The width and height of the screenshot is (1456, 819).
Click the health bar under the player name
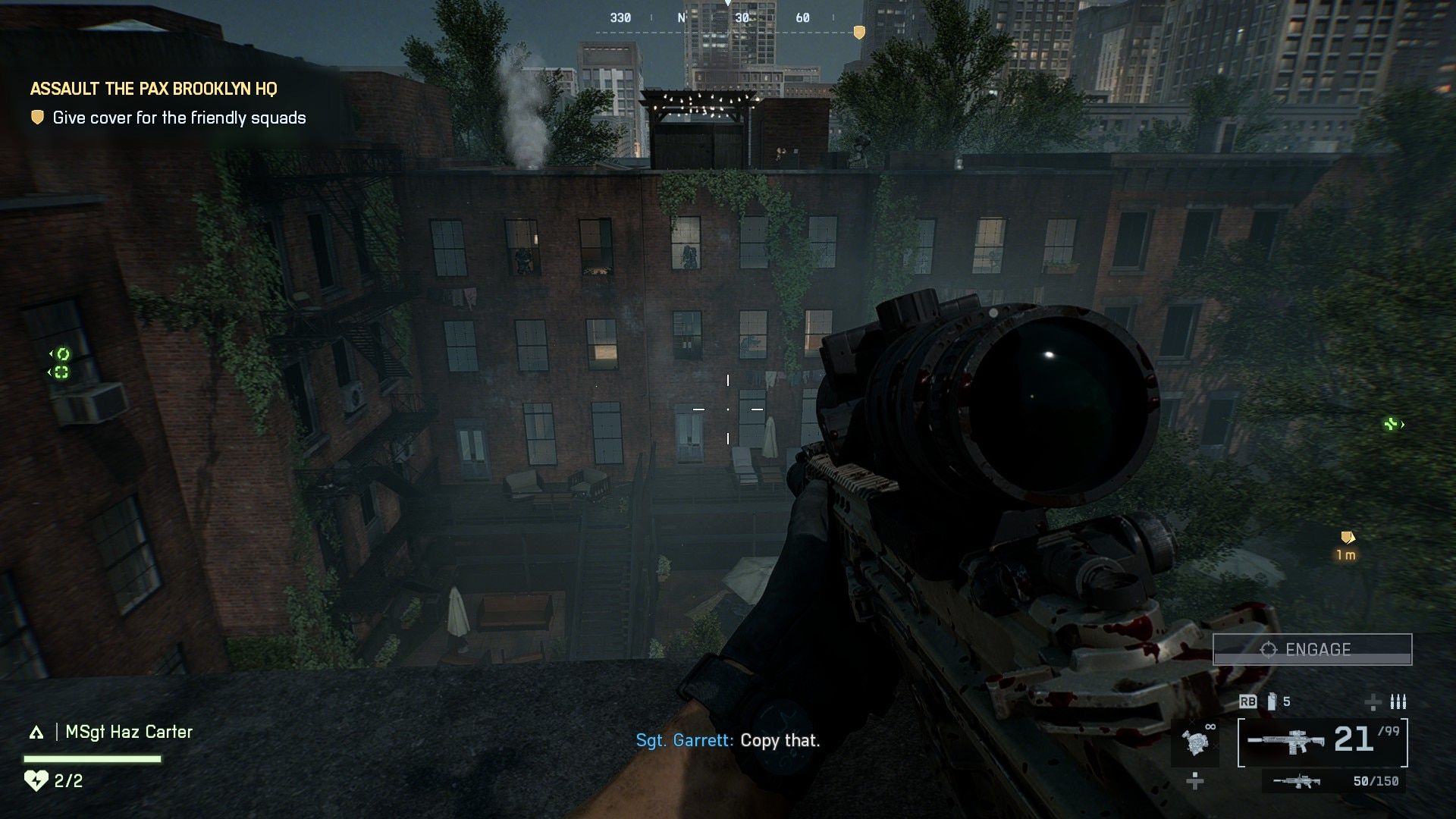93,759
